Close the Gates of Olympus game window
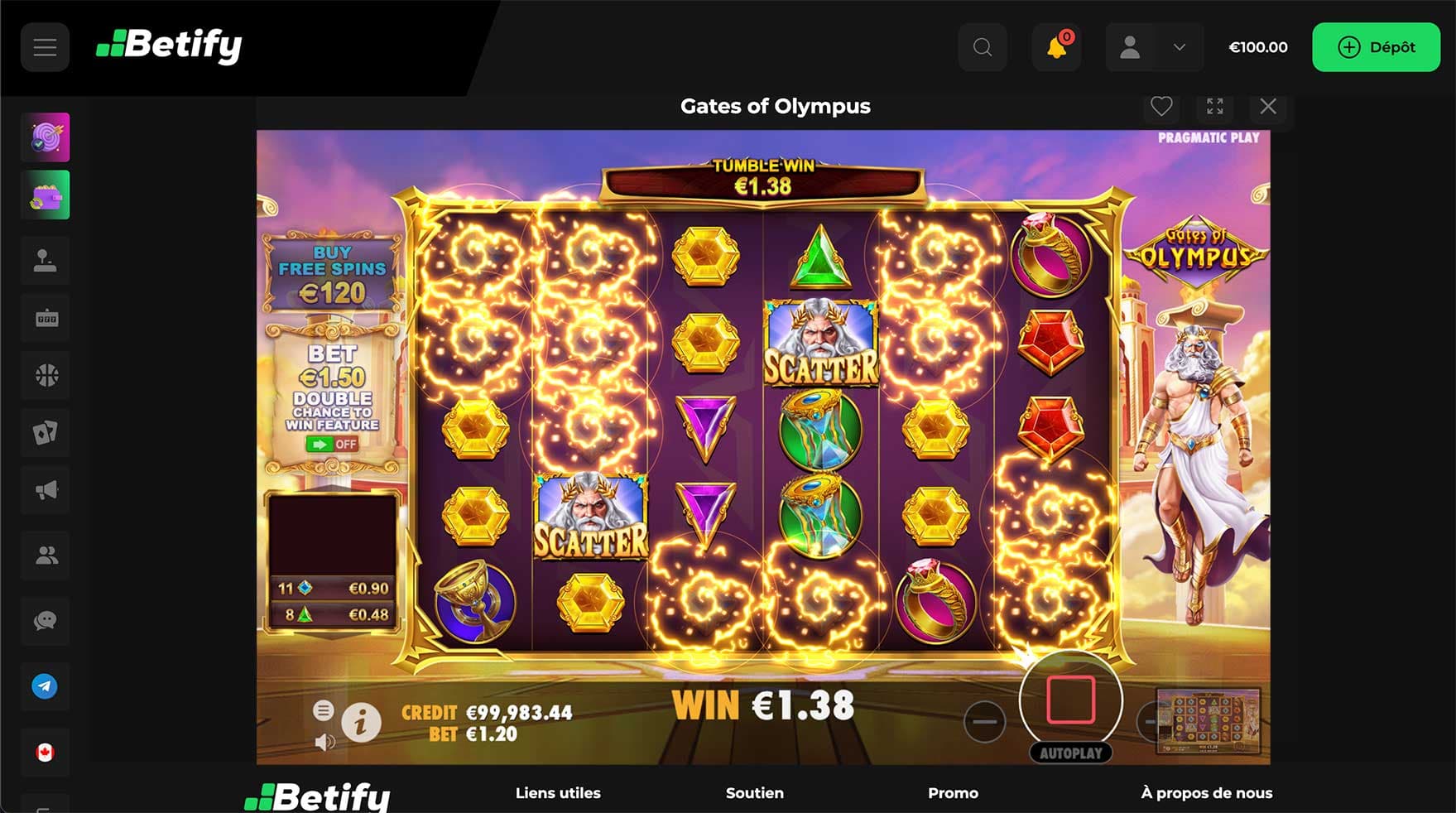 click(x=1267, y=106)
